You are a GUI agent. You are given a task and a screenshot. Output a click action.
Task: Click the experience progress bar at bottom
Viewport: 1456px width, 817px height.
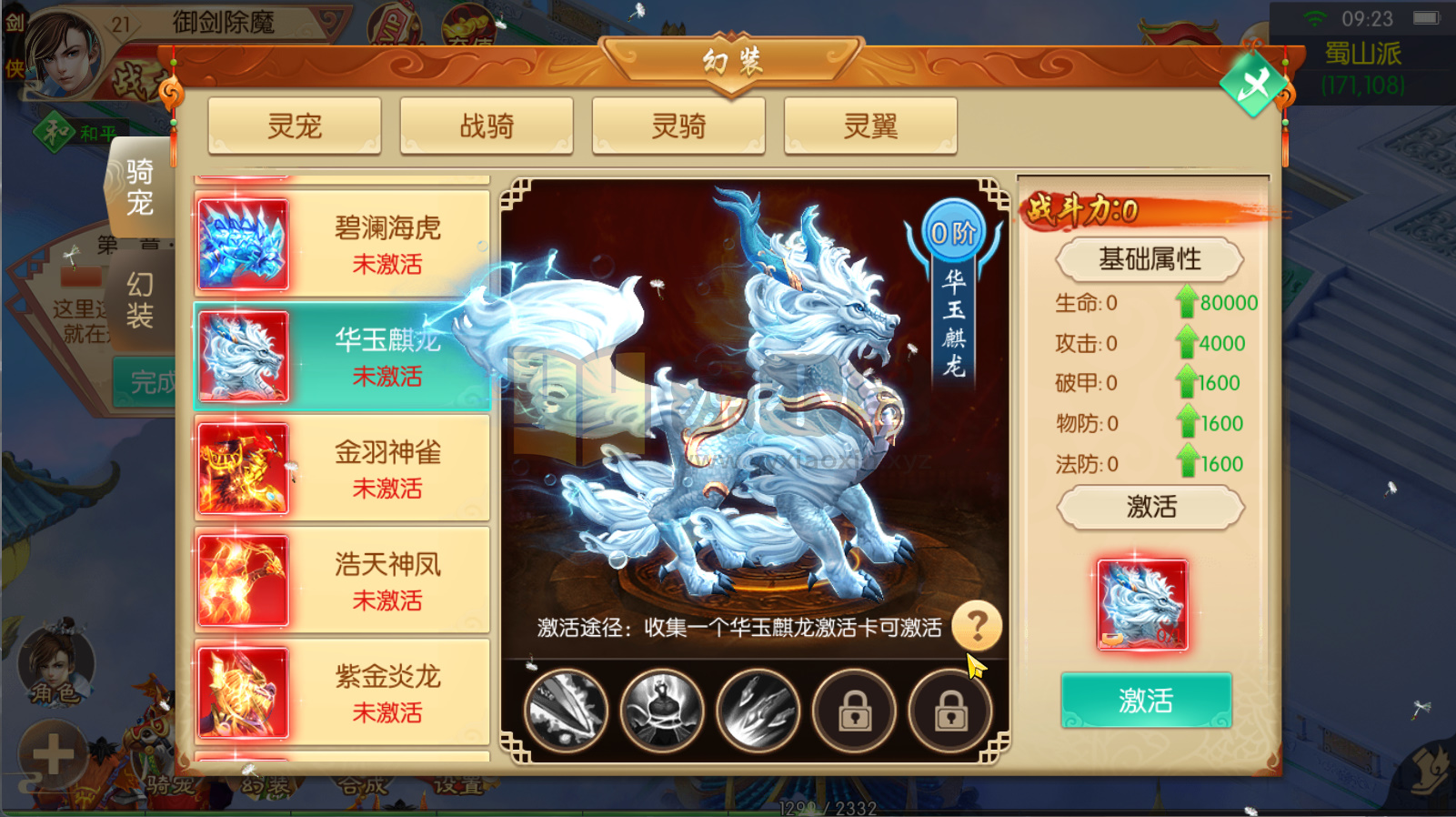(x=818, y=807)
